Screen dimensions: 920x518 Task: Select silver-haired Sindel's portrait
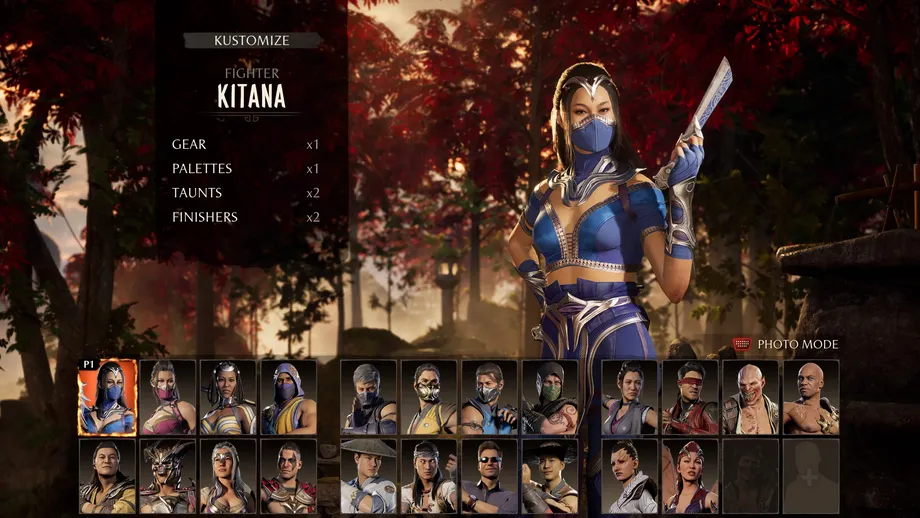tap(228, 476)
